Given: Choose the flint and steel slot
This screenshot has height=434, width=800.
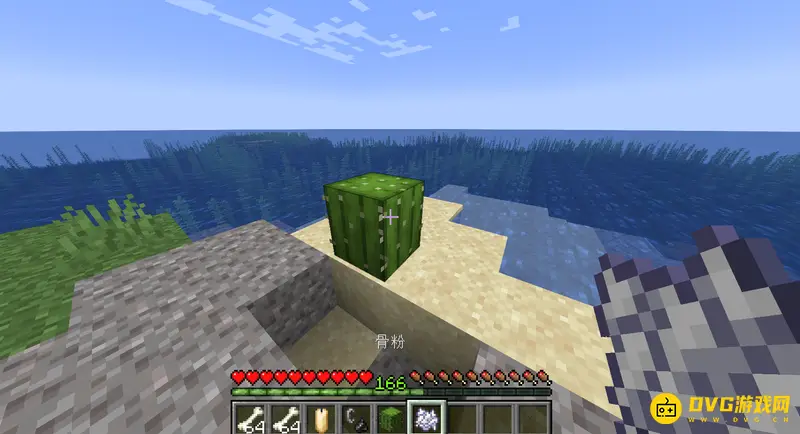Looking at the screenshot, I should pos(357,419).
